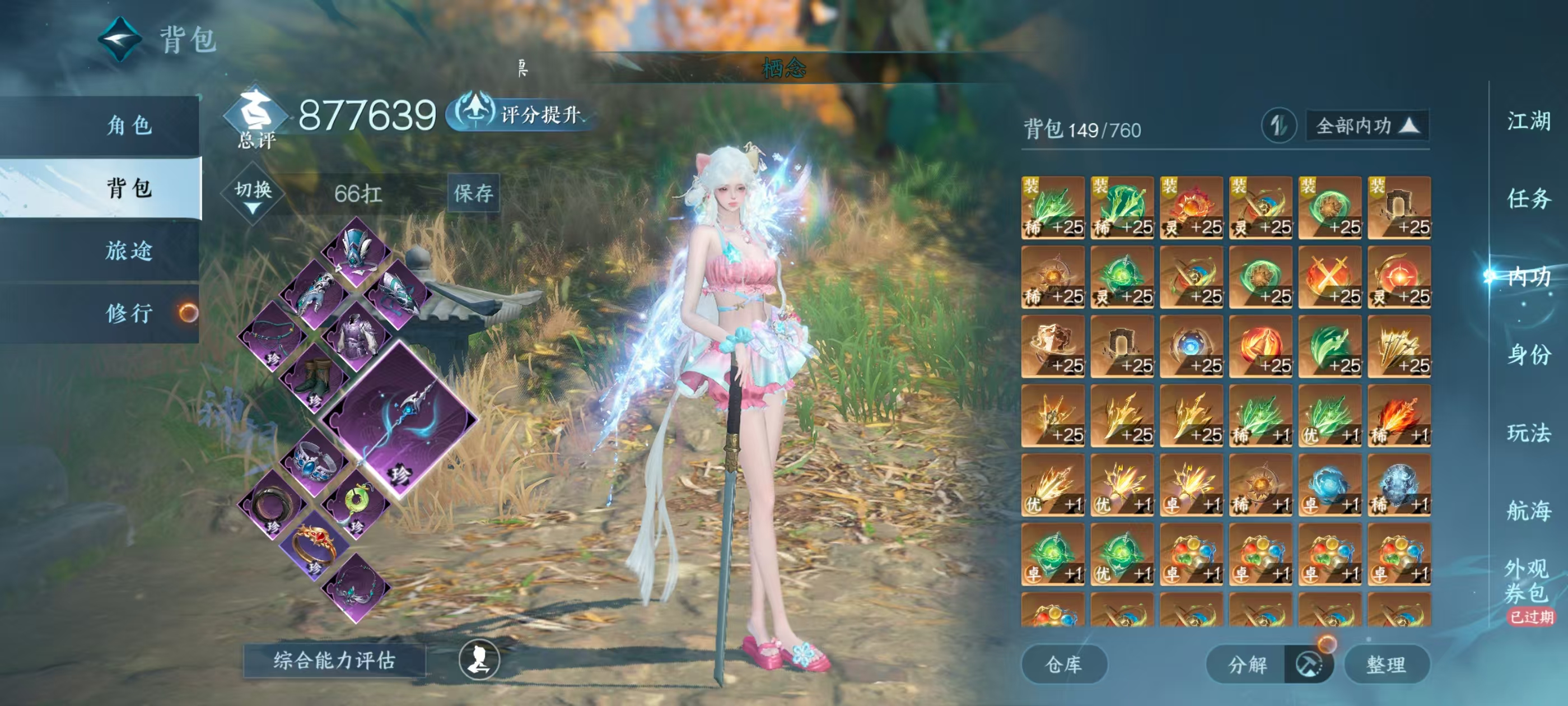Save the loadout with 保存

point(473,193)
